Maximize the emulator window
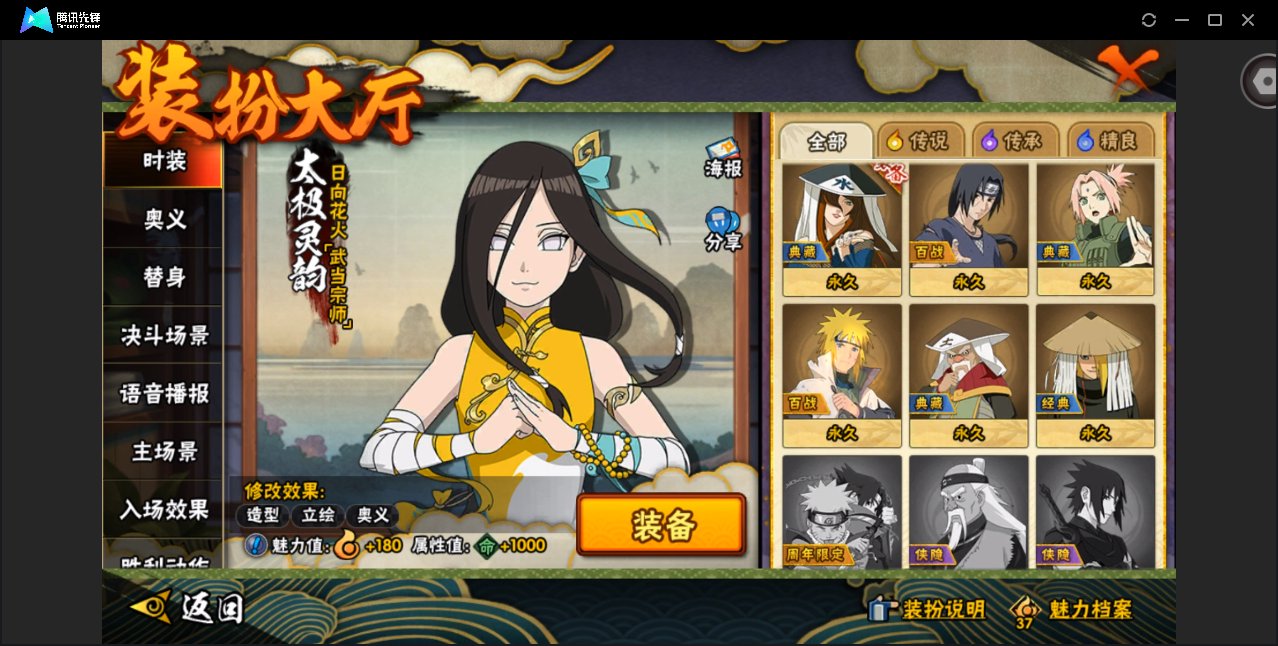Viewport: 1278px width, 646px height. tap(1215, 20)
